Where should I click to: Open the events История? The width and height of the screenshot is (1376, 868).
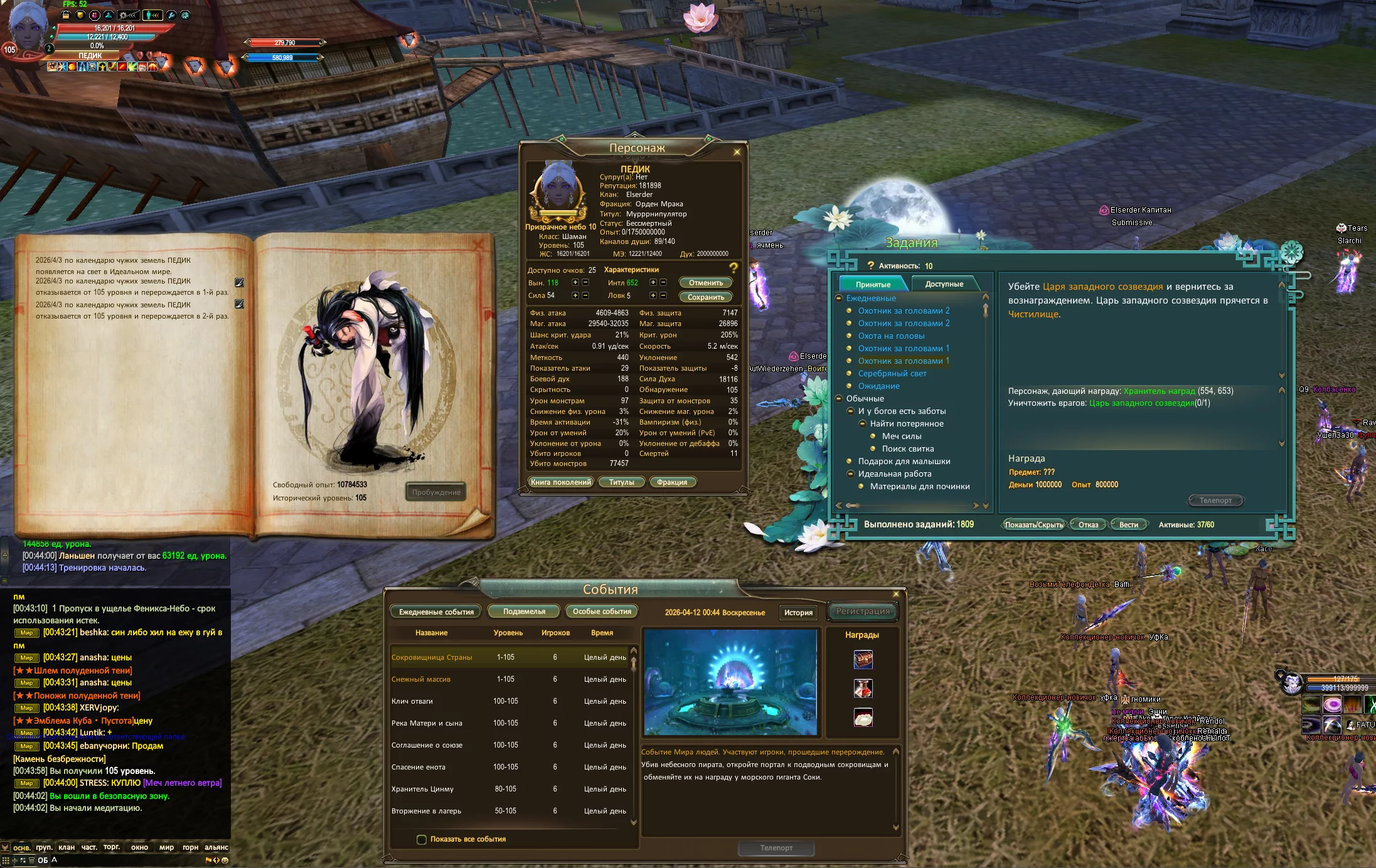(798, 612)
